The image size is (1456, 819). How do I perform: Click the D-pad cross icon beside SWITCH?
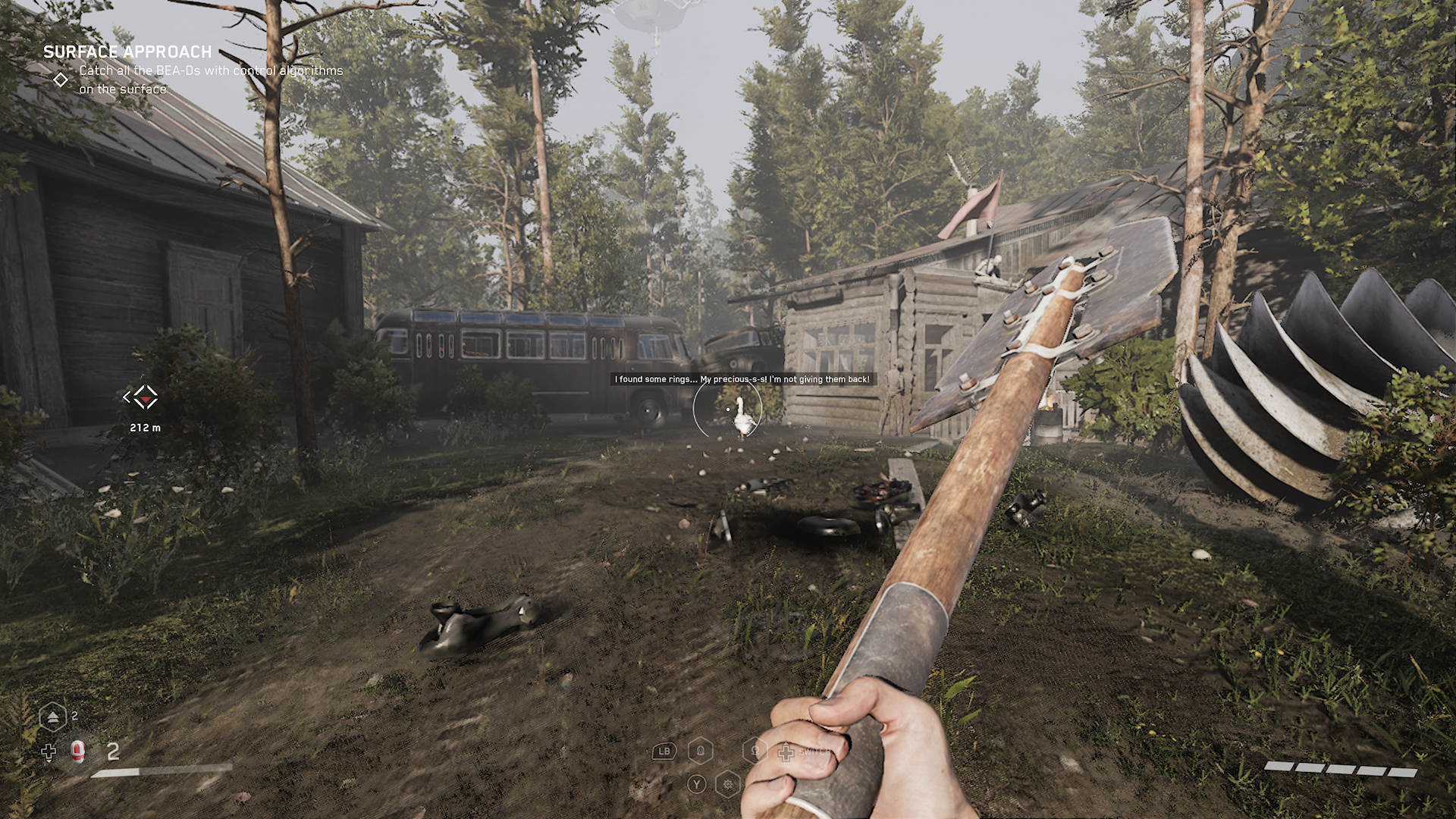tap(786, 752)
